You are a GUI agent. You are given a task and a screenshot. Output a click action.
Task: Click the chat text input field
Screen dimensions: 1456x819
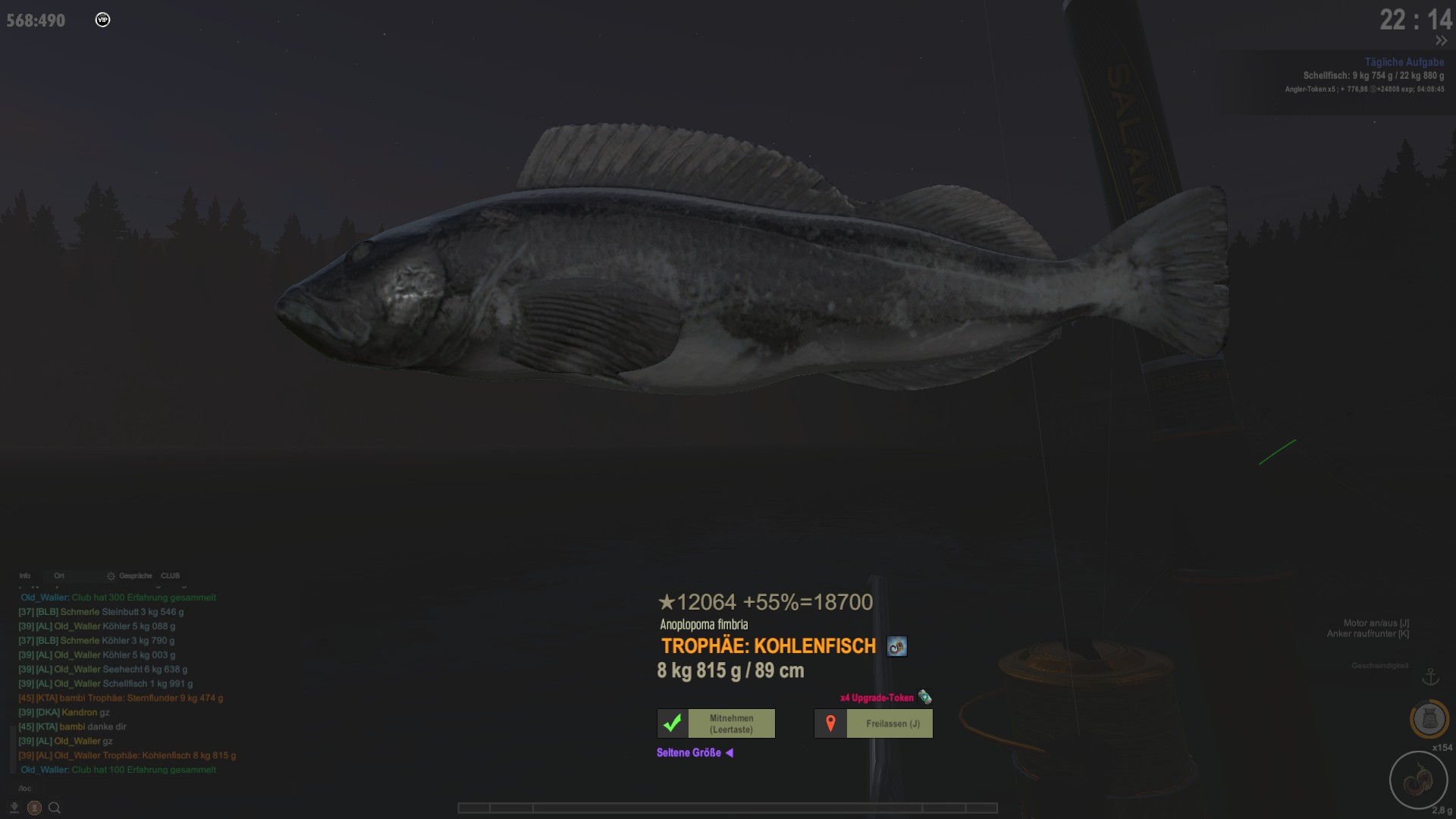114,788
